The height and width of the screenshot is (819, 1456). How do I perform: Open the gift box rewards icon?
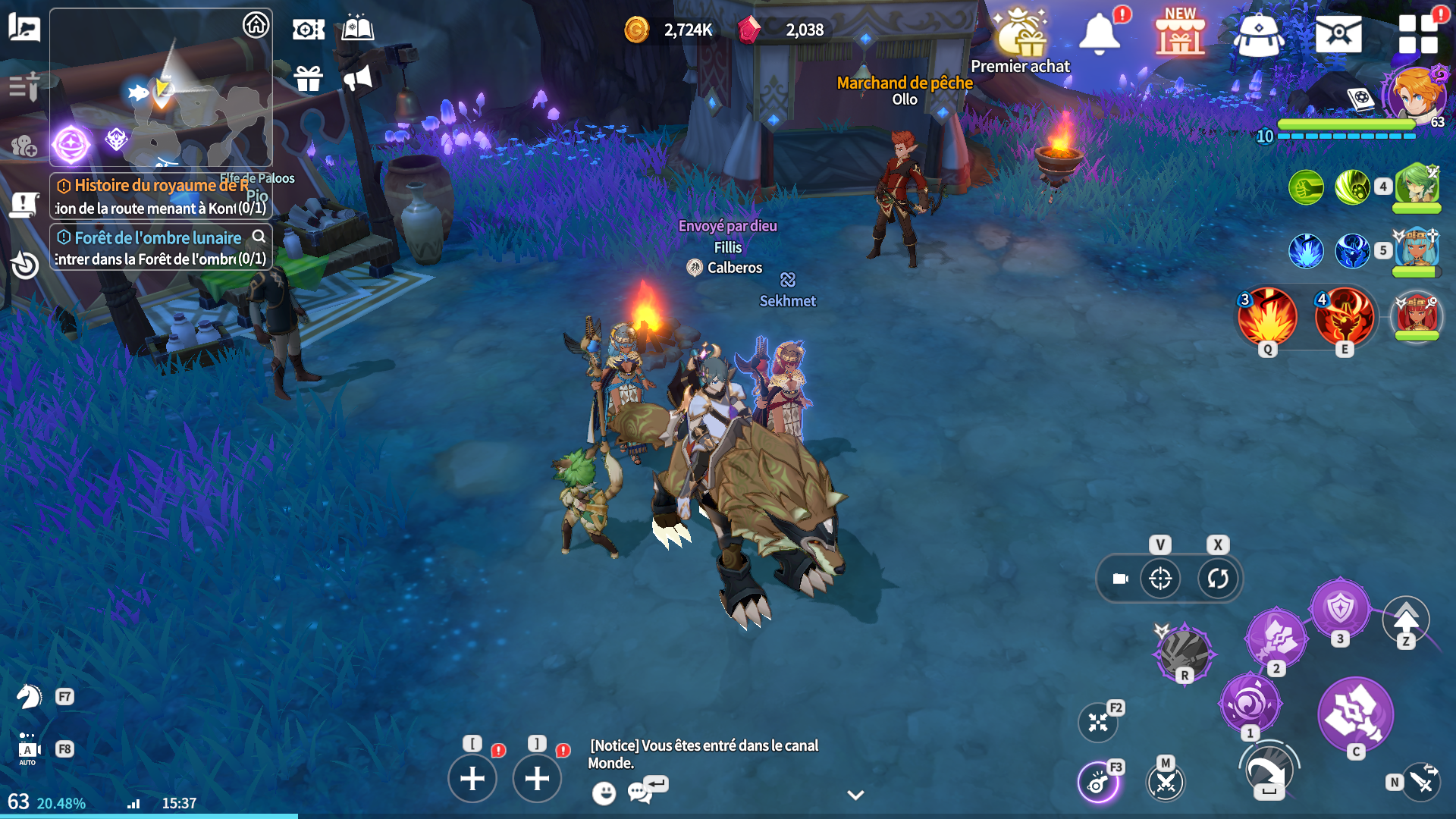click(x=309, y=78)
